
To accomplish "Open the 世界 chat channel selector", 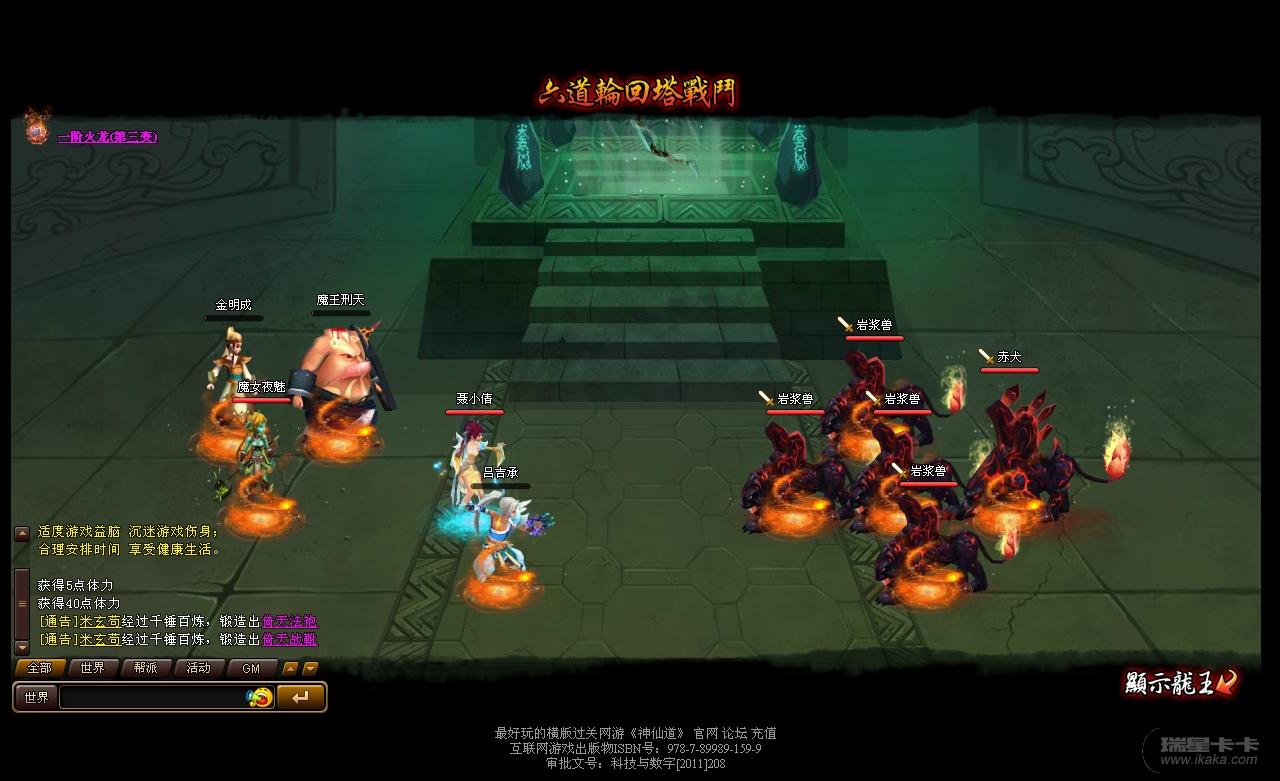I will point(37,697).
